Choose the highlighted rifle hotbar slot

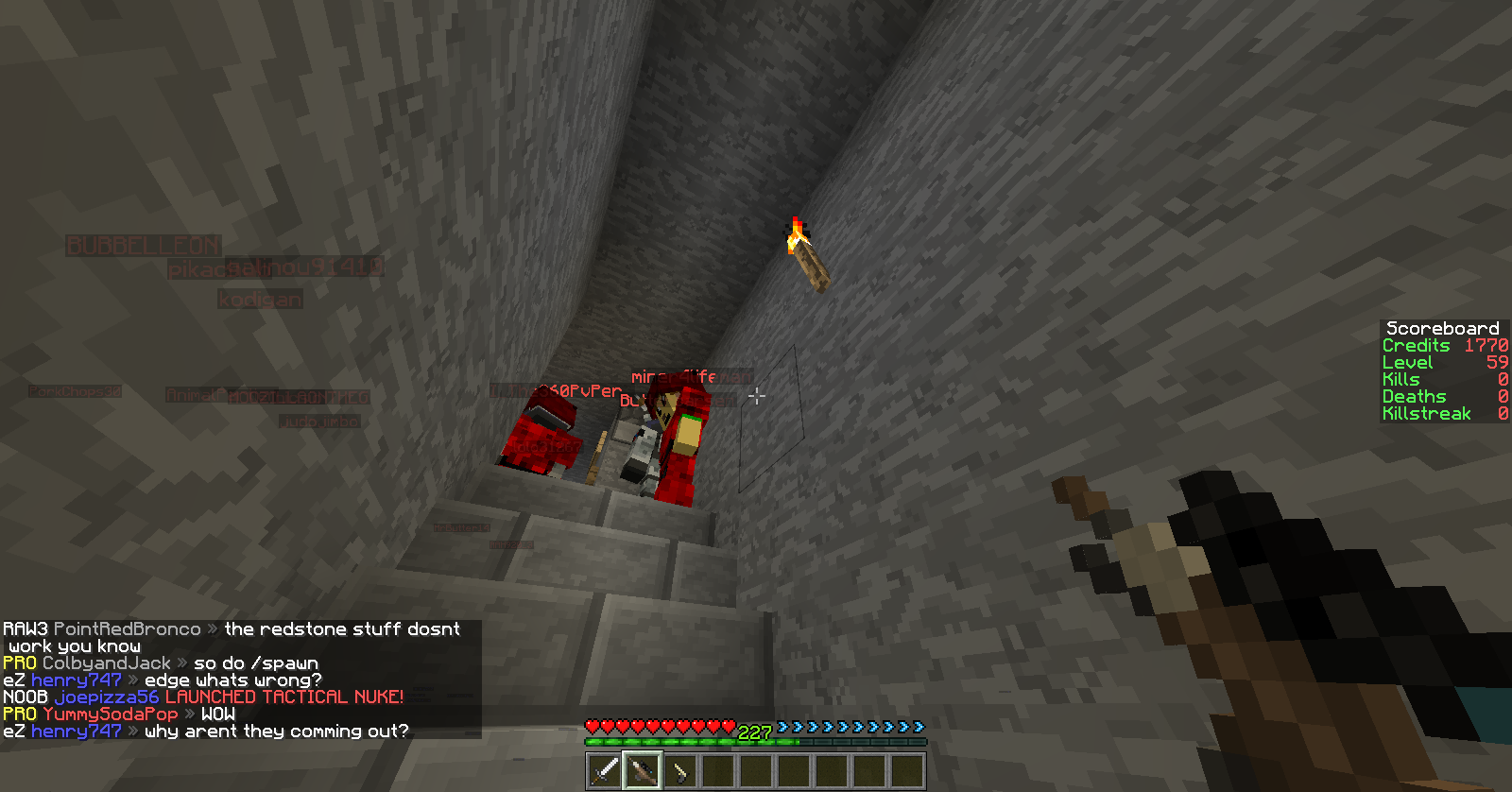tap(643, 771)
